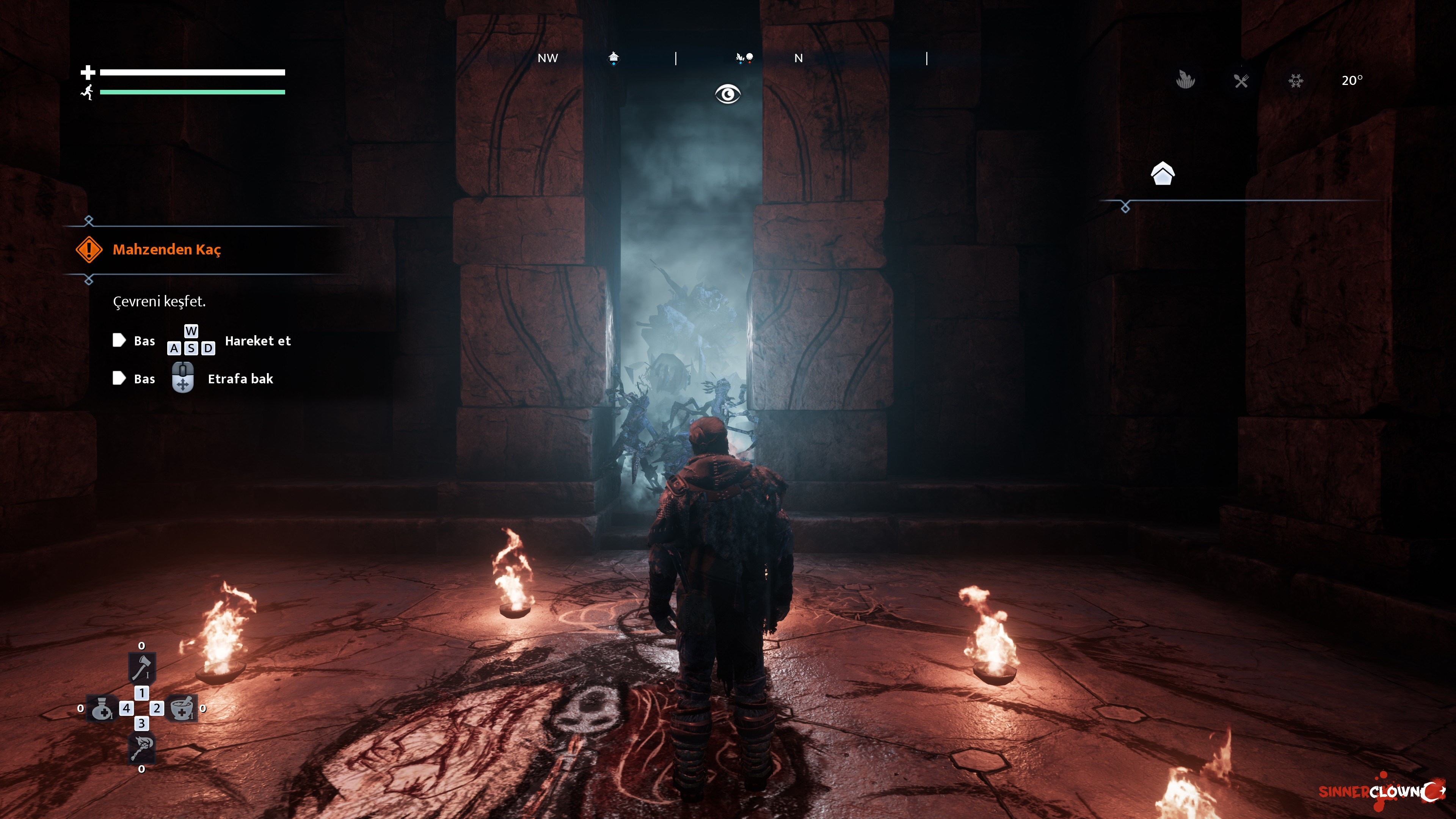
Task: Click the snowflake skull cold status icon
Action: (x=1296, y=81)
